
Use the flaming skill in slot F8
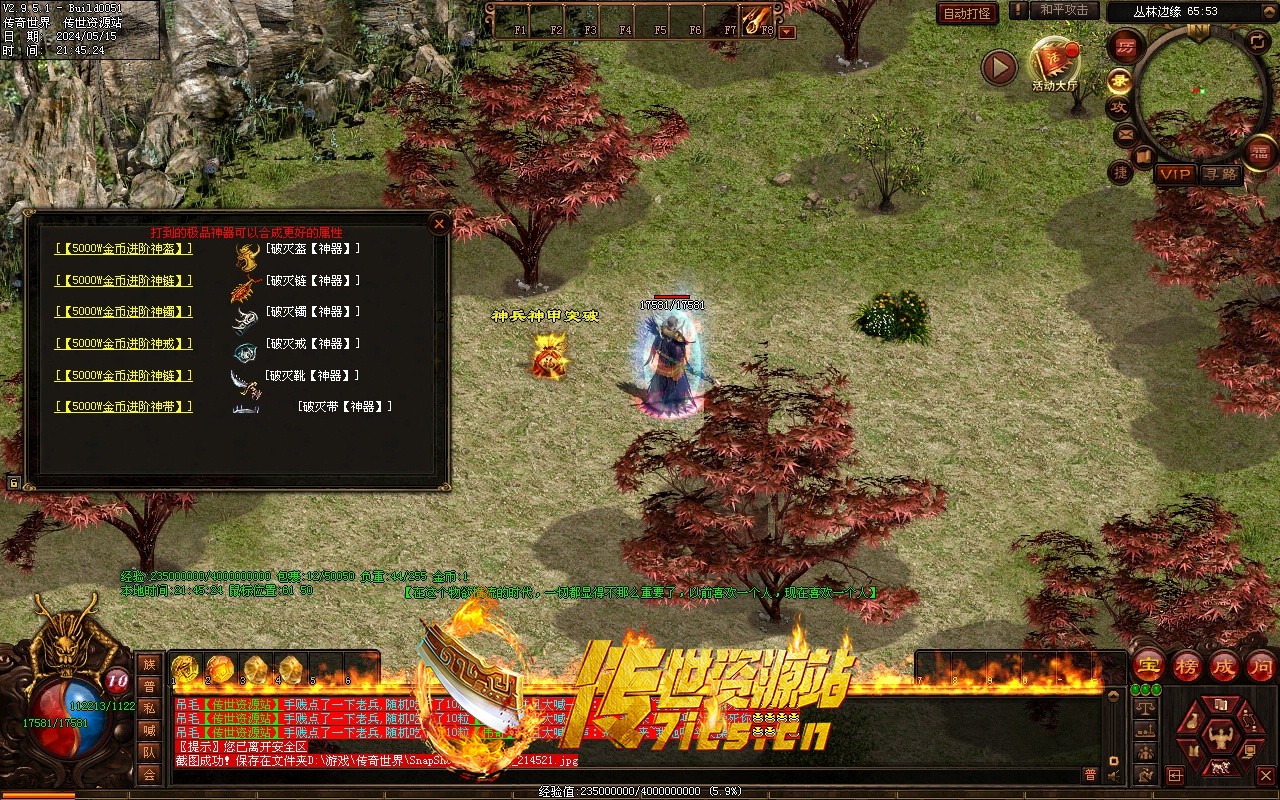click(x=756, y=19)
